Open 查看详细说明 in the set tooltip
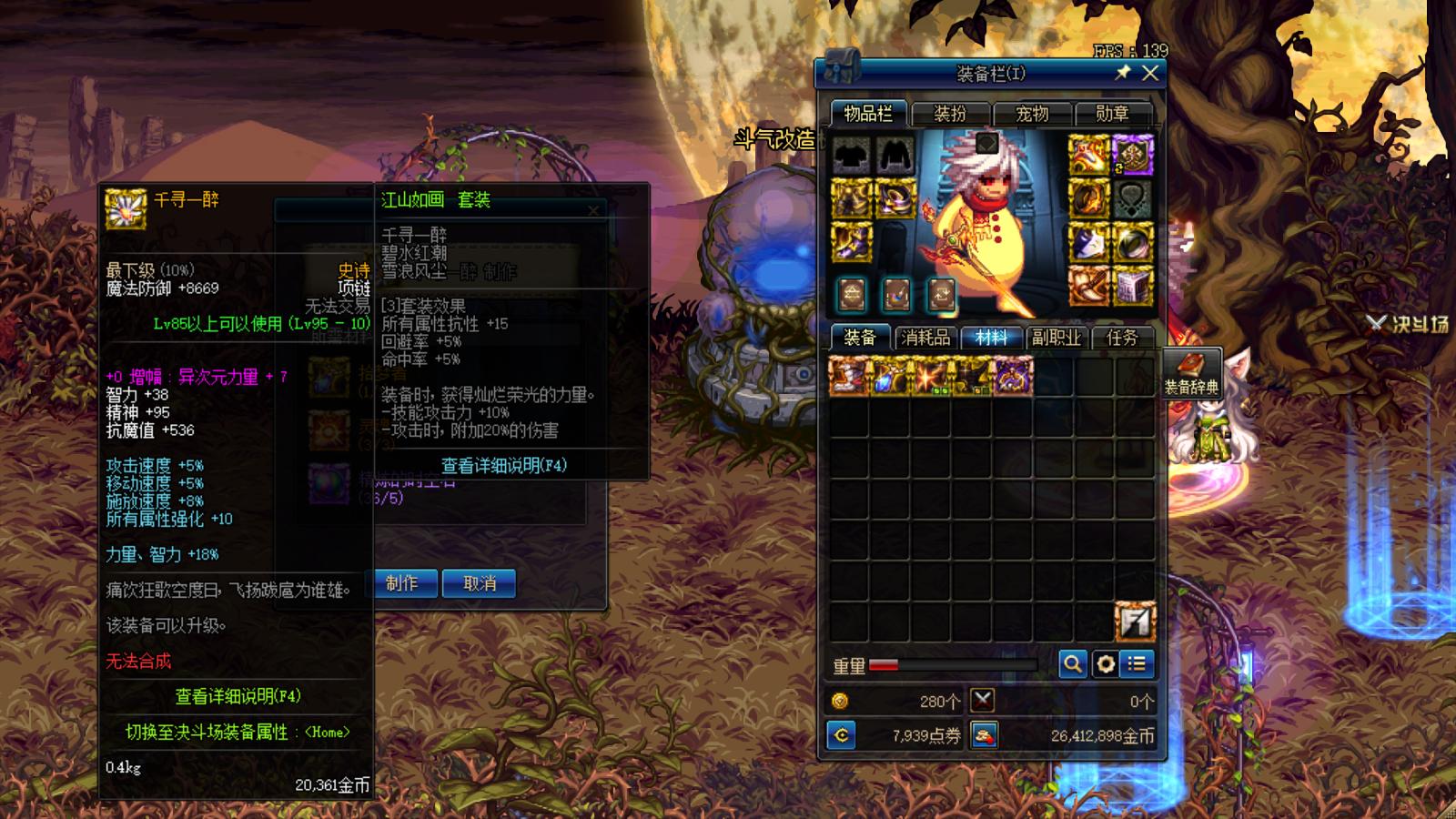Viewport: 1456px width, 819px height. click(x=504, y=466)
